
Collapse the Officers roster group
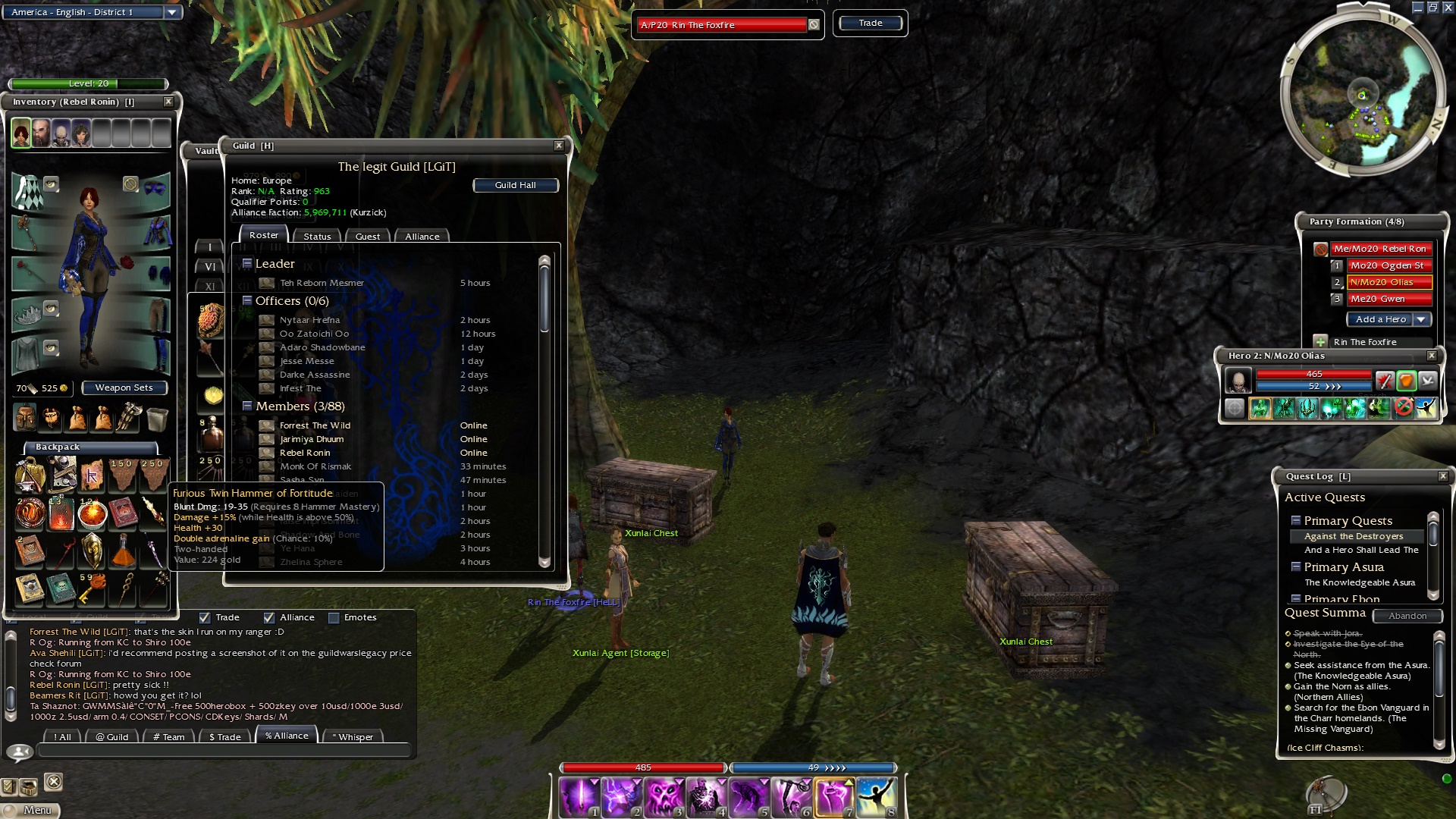[247, 301]
